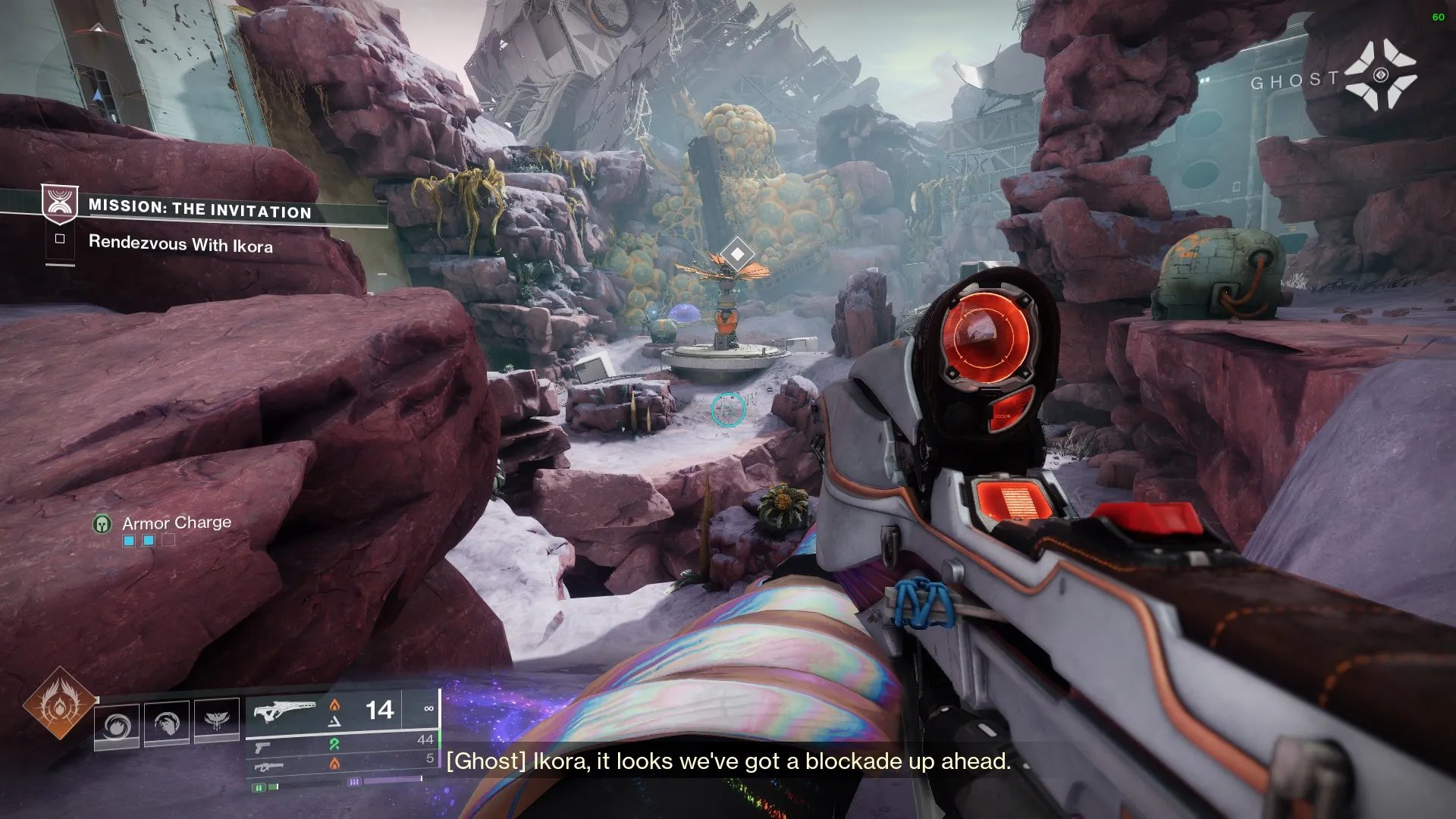Switch to the heavy weapon slot
The image size is (1456, 819).
pos(268,767)
